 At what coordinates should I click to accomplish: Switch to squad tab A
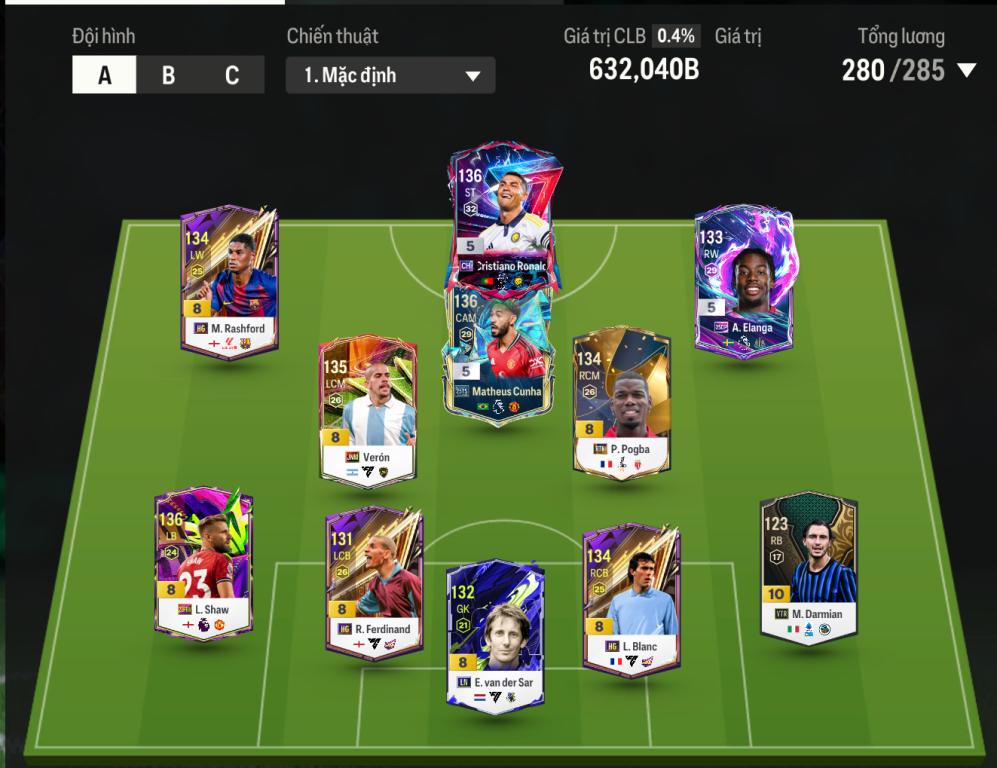pyautogui.click(x=104, y=75)
